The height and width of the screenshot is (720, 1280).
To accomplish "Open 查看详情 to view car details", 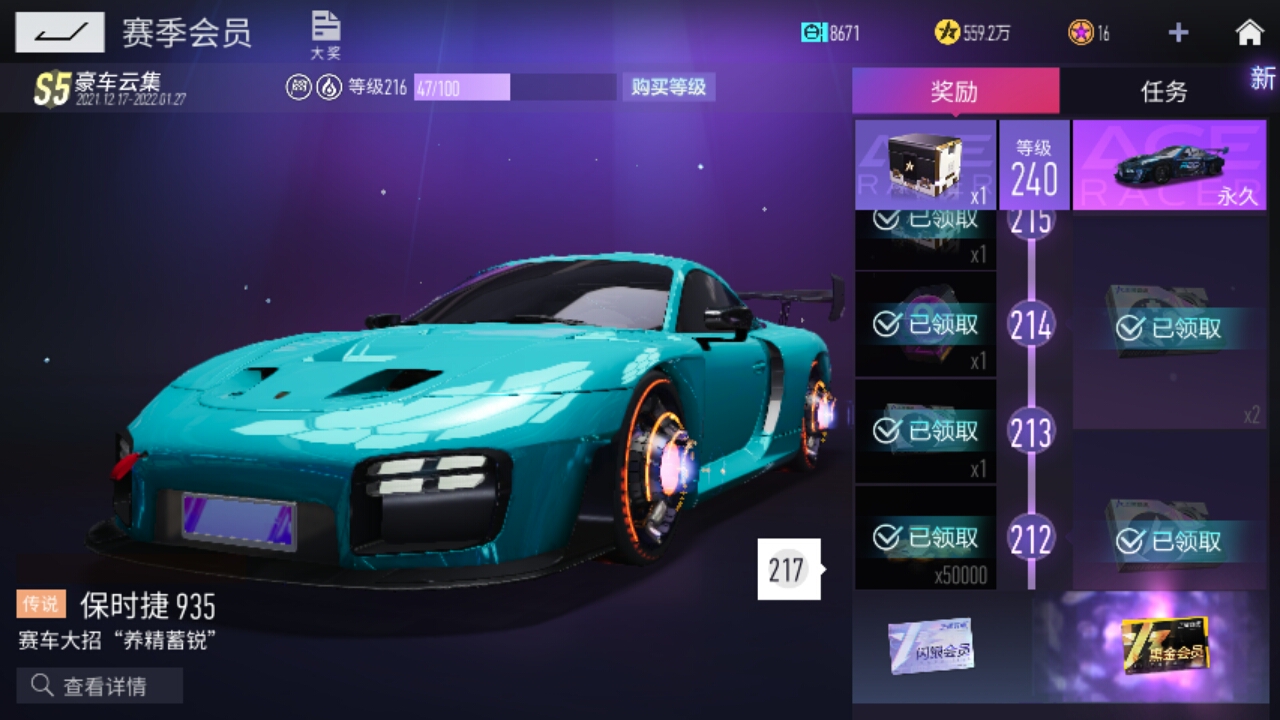I will pyautogui.click(x=100, y=686).
